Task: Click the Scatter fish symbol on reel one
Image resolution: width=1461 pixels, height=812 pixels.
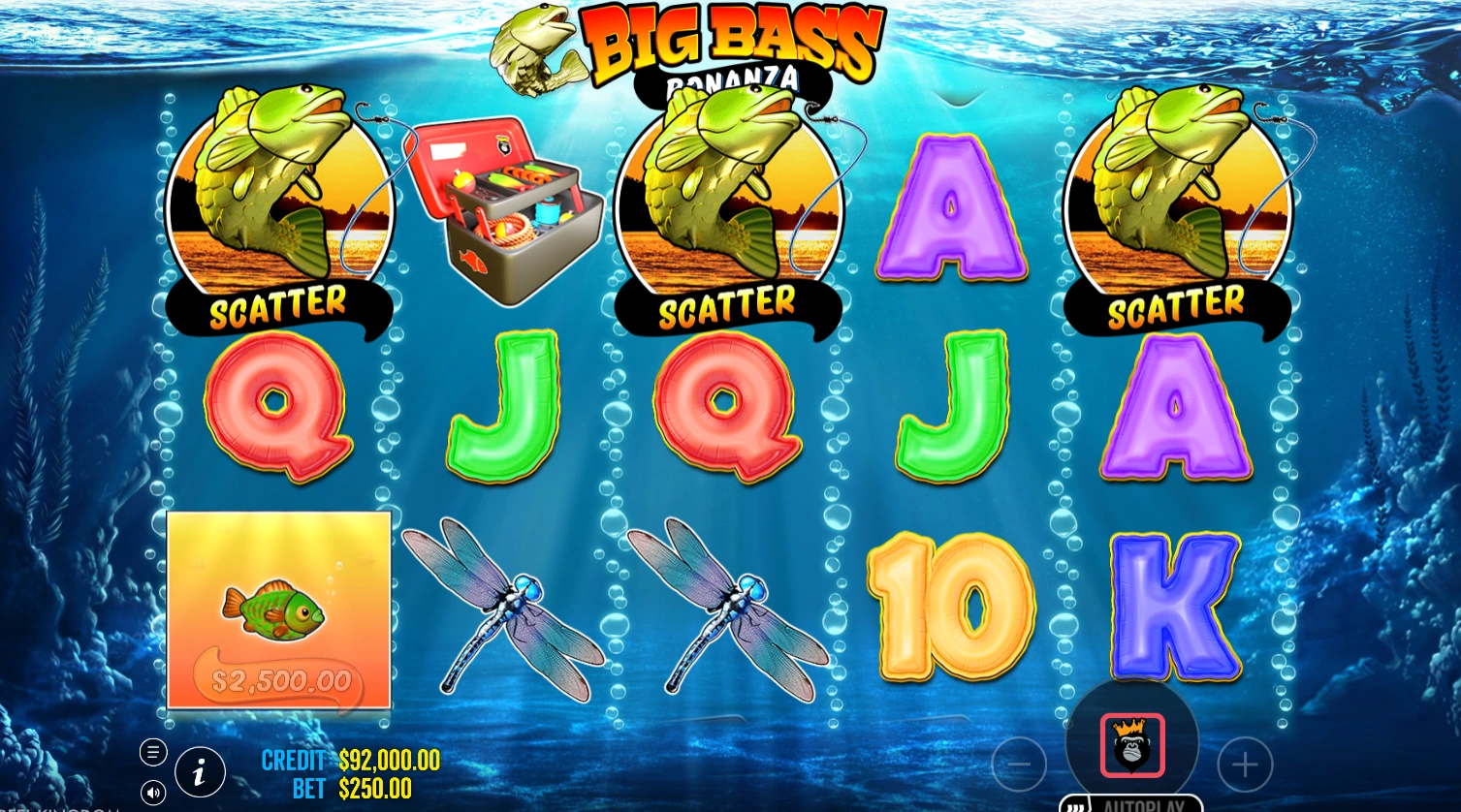Action: pyautogui.click(x=280, y=208)
